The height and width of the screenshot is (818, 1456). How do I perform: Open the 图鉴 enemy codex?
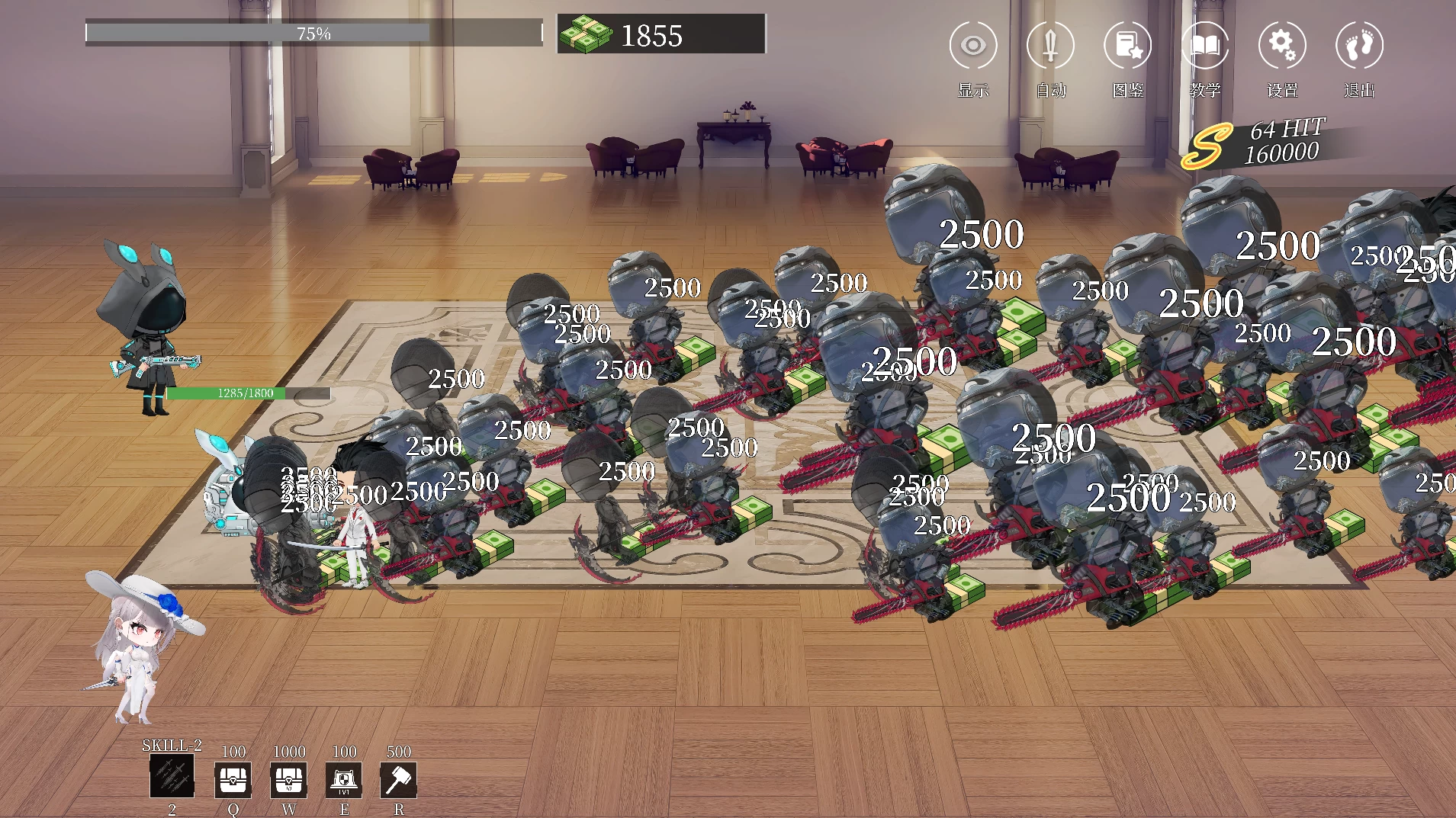1128,46
